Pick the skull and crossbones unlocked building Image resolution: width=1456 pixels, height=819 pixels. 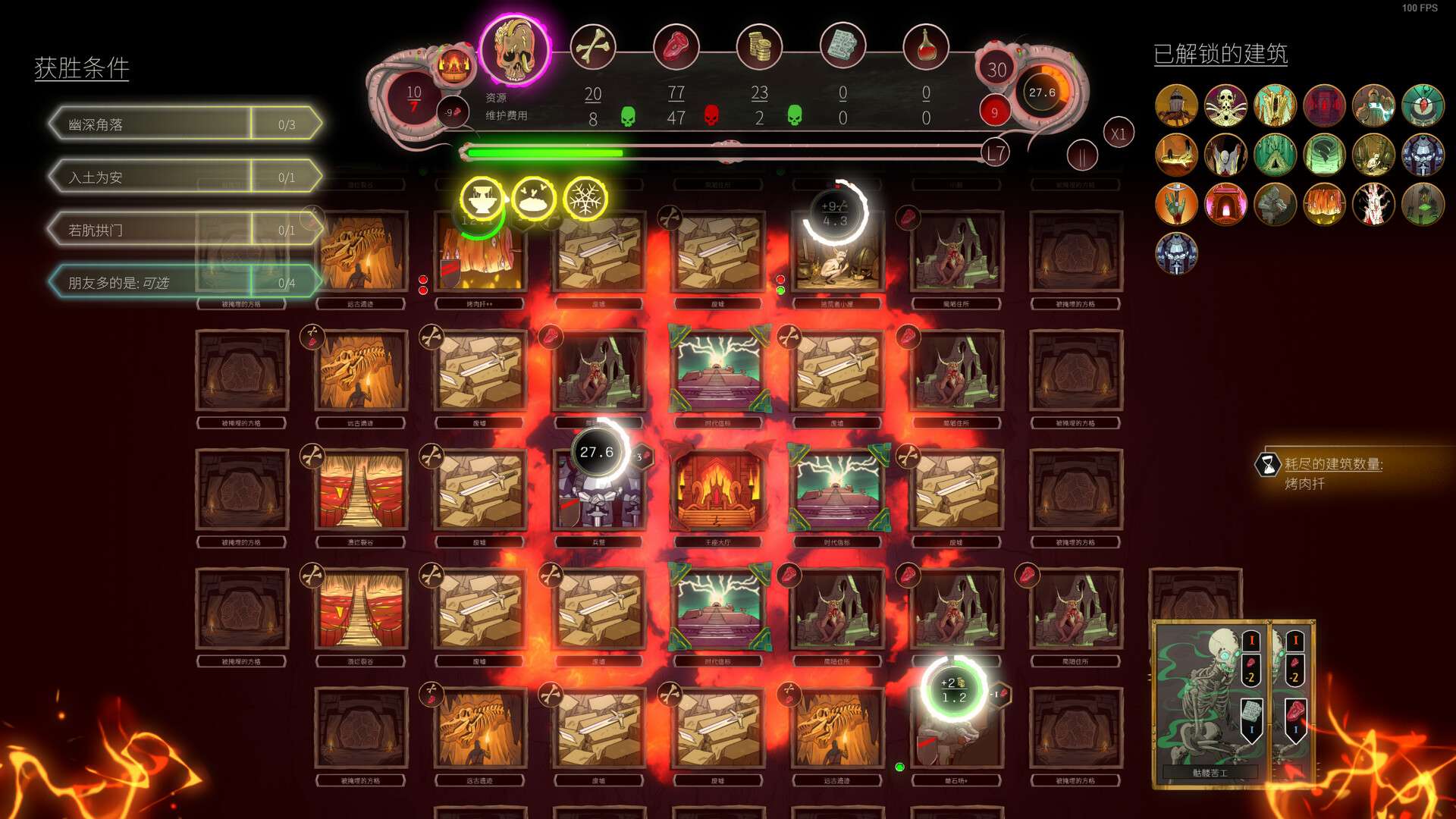pyautogui.click(x=1225, y=105)
